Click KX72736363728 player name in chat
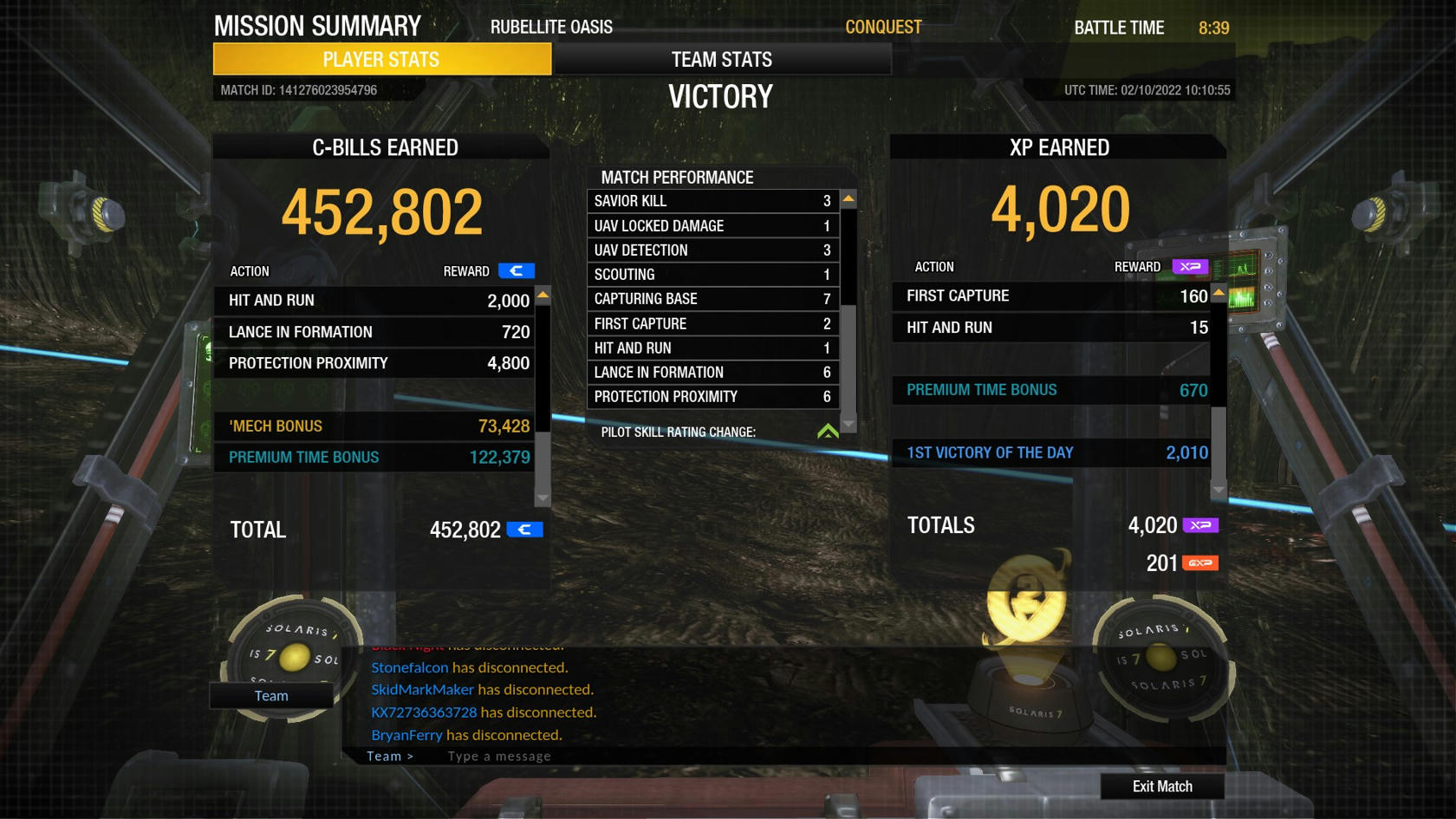Viewport: 1456px width, 819px height. (x=424, y=712)
